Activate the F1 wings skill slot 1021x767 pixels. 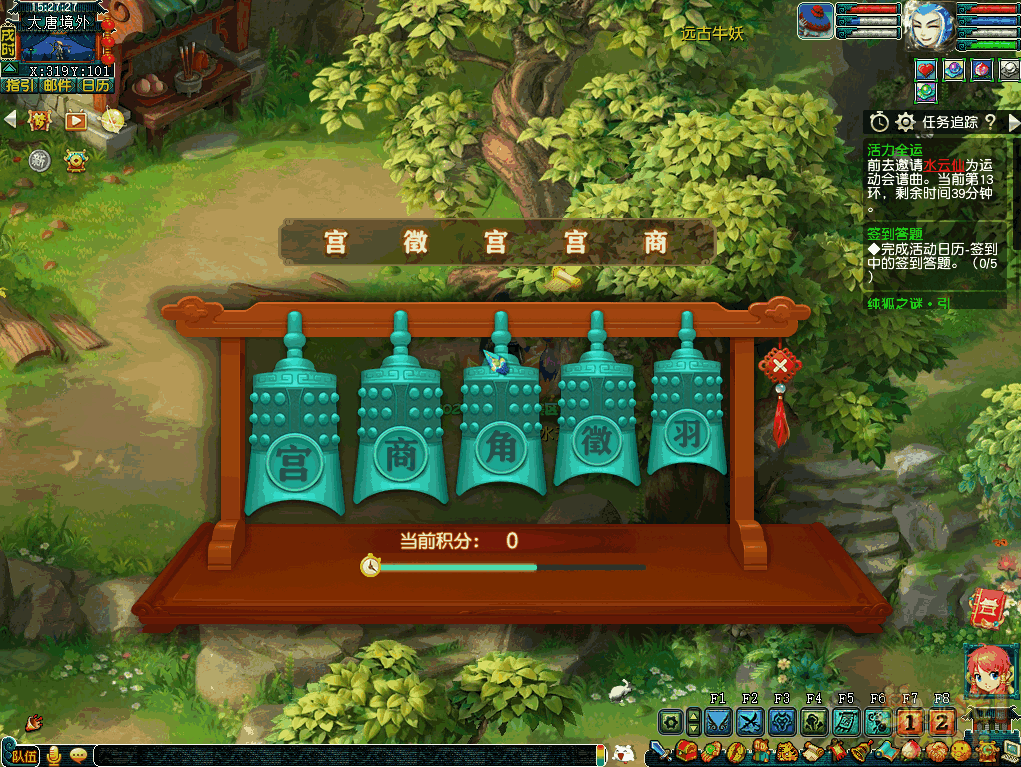(717, 721)
